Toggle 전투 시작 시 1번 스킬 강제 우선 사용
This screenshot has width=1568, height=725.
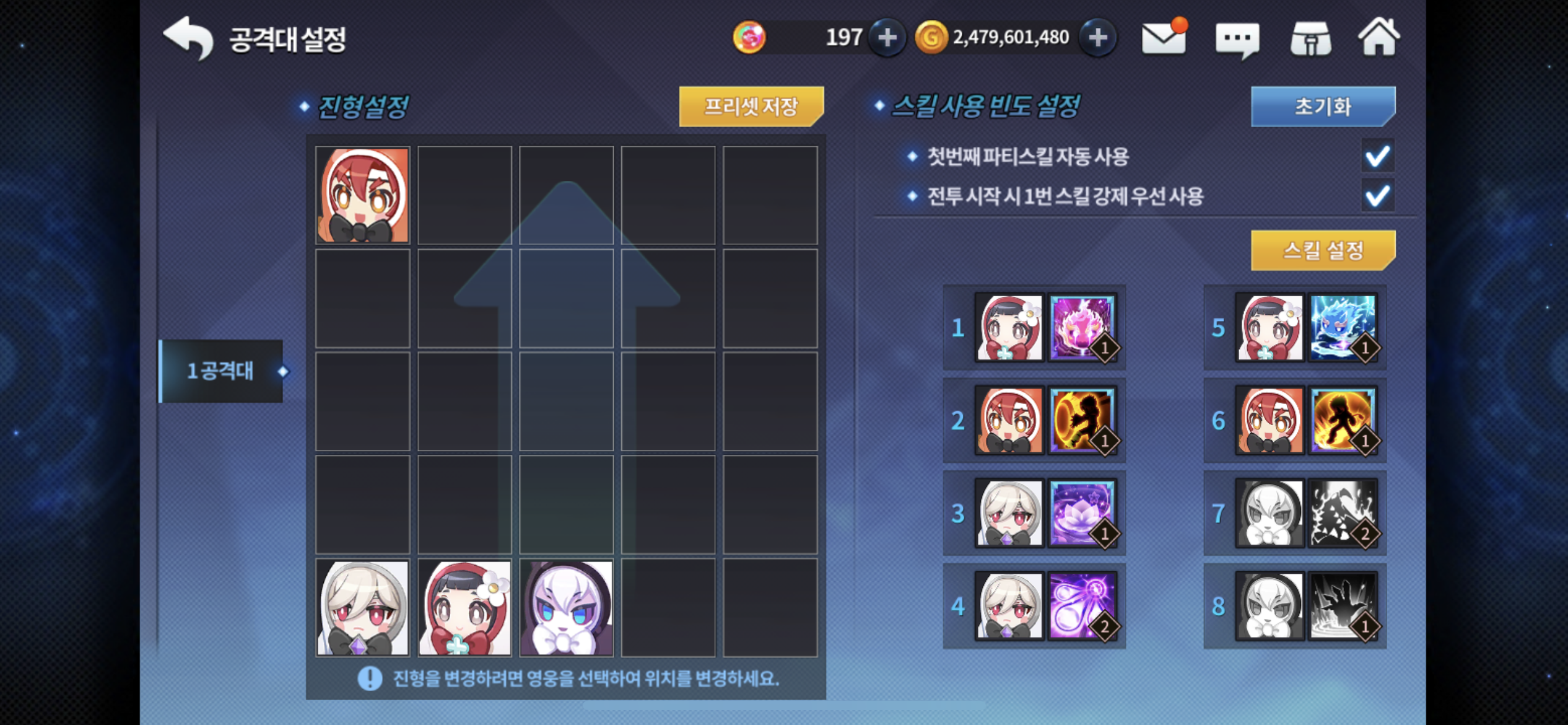point(1378,196)
